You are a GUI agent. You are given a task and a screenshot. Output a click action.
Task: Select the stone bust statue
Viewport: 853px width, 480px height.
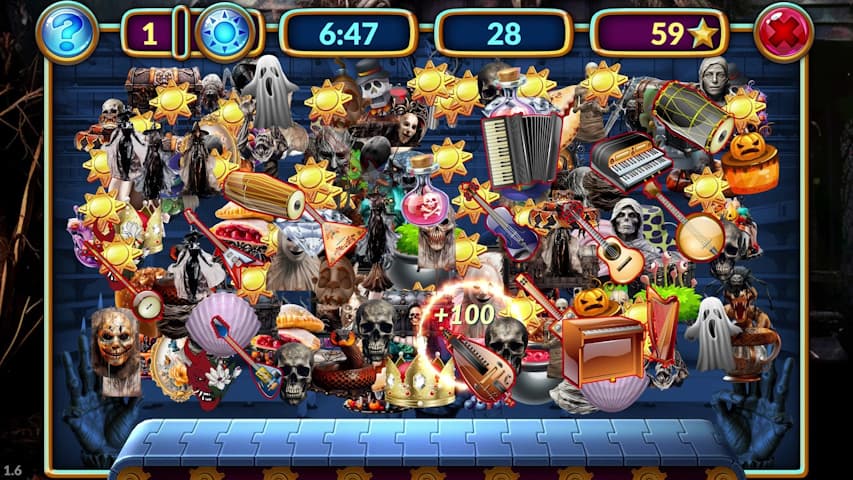coord(712,77)
